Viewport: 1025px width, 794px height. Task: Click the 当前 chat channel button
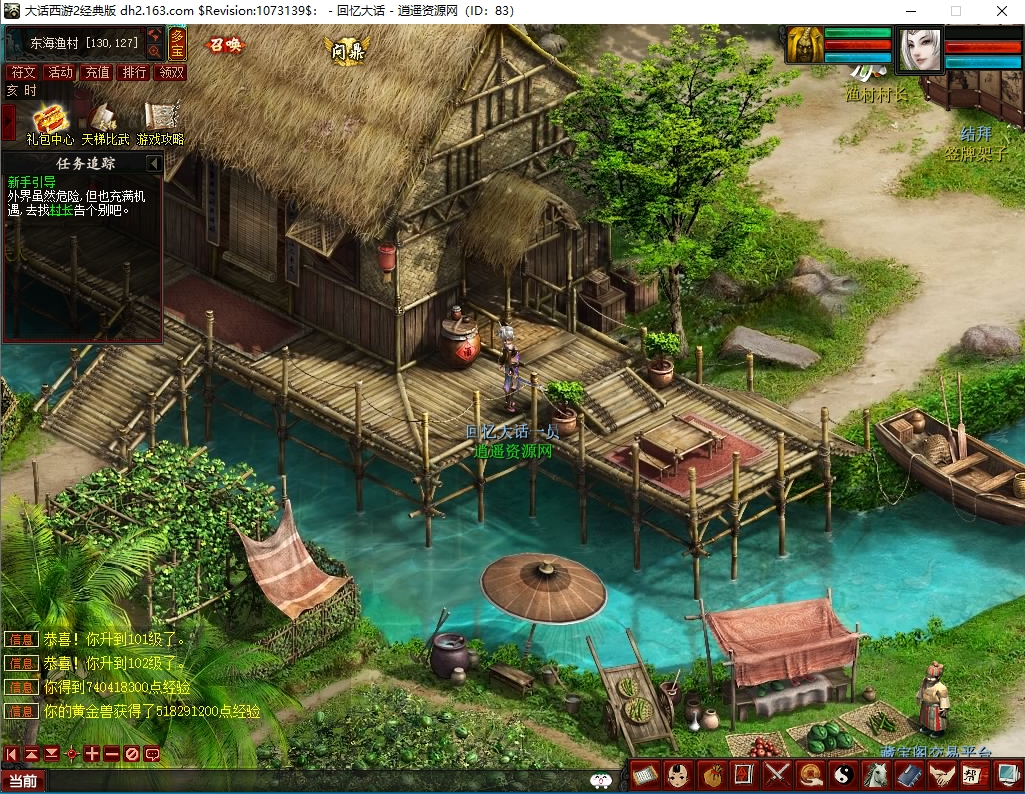coord(23,781)
